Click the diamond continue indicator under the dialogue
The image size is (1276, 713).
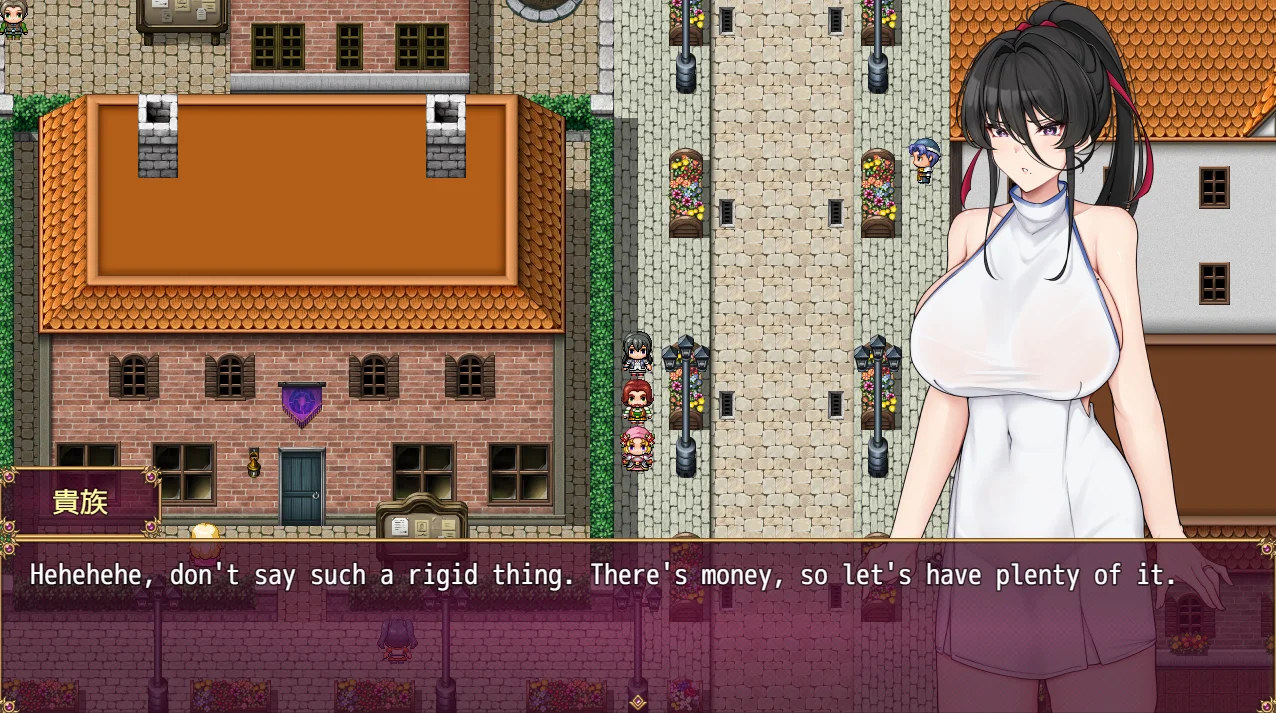click(x=638, y=701)
